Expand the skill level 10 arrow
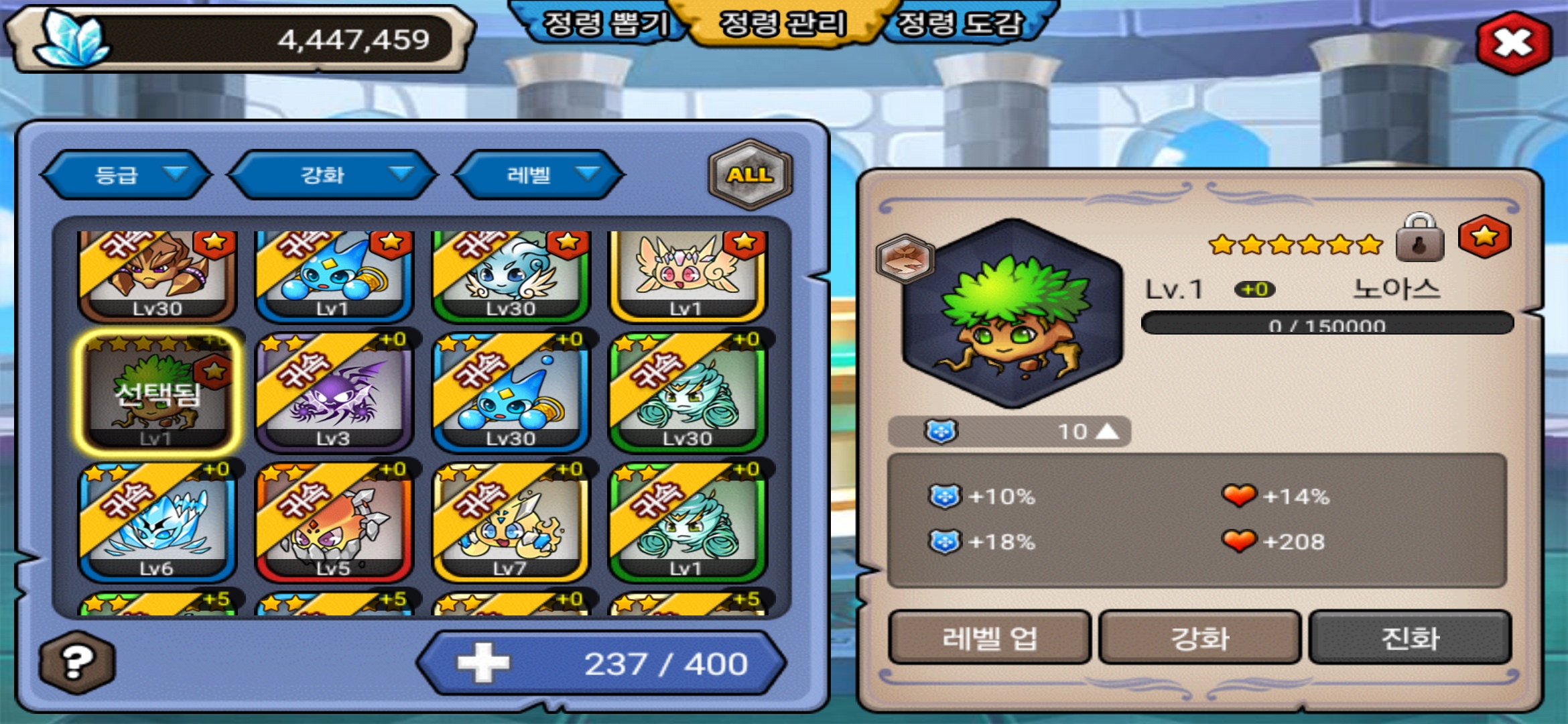 tap(1107, 431)
